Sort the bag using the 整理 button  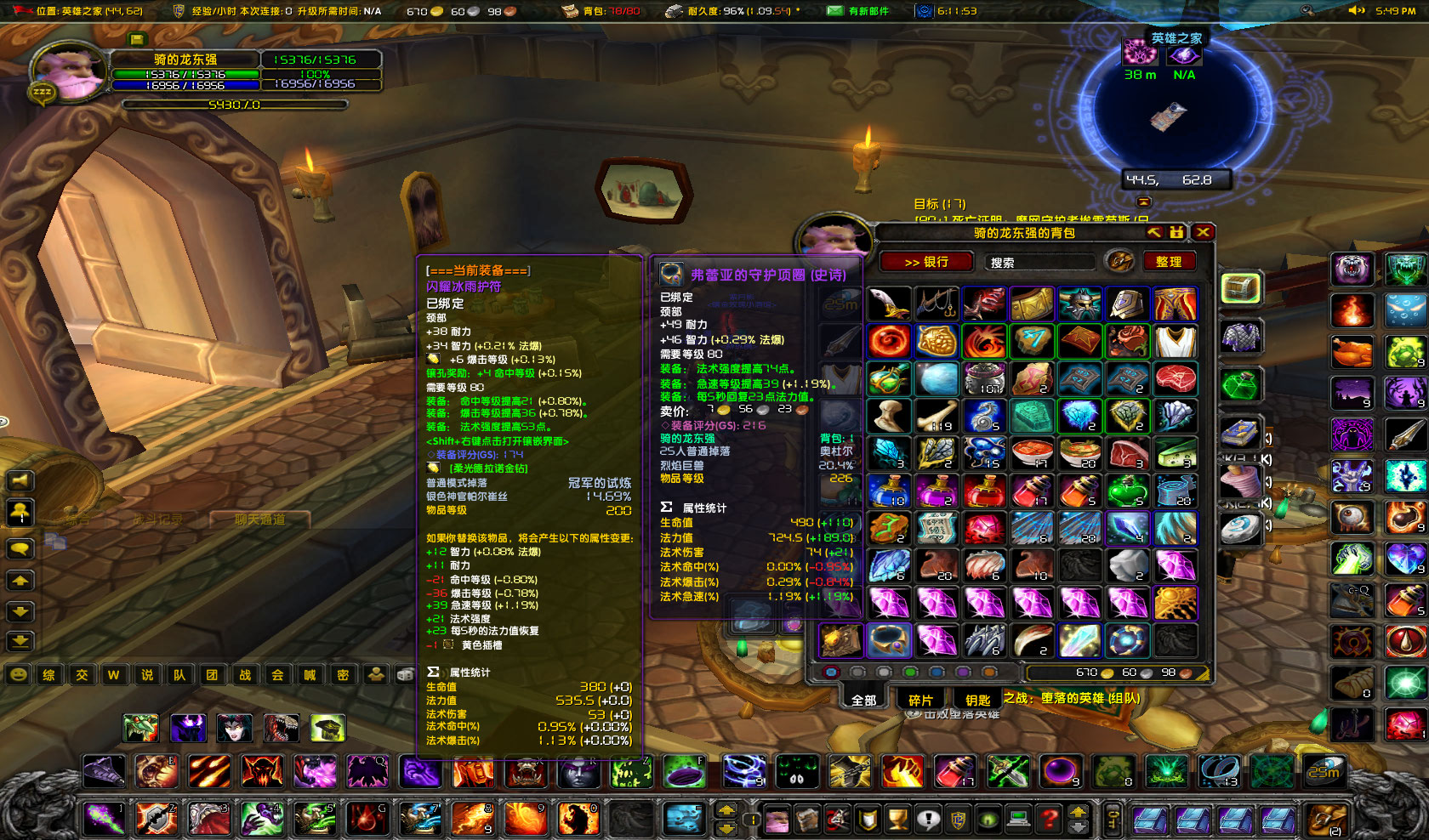pos(1170,261)
